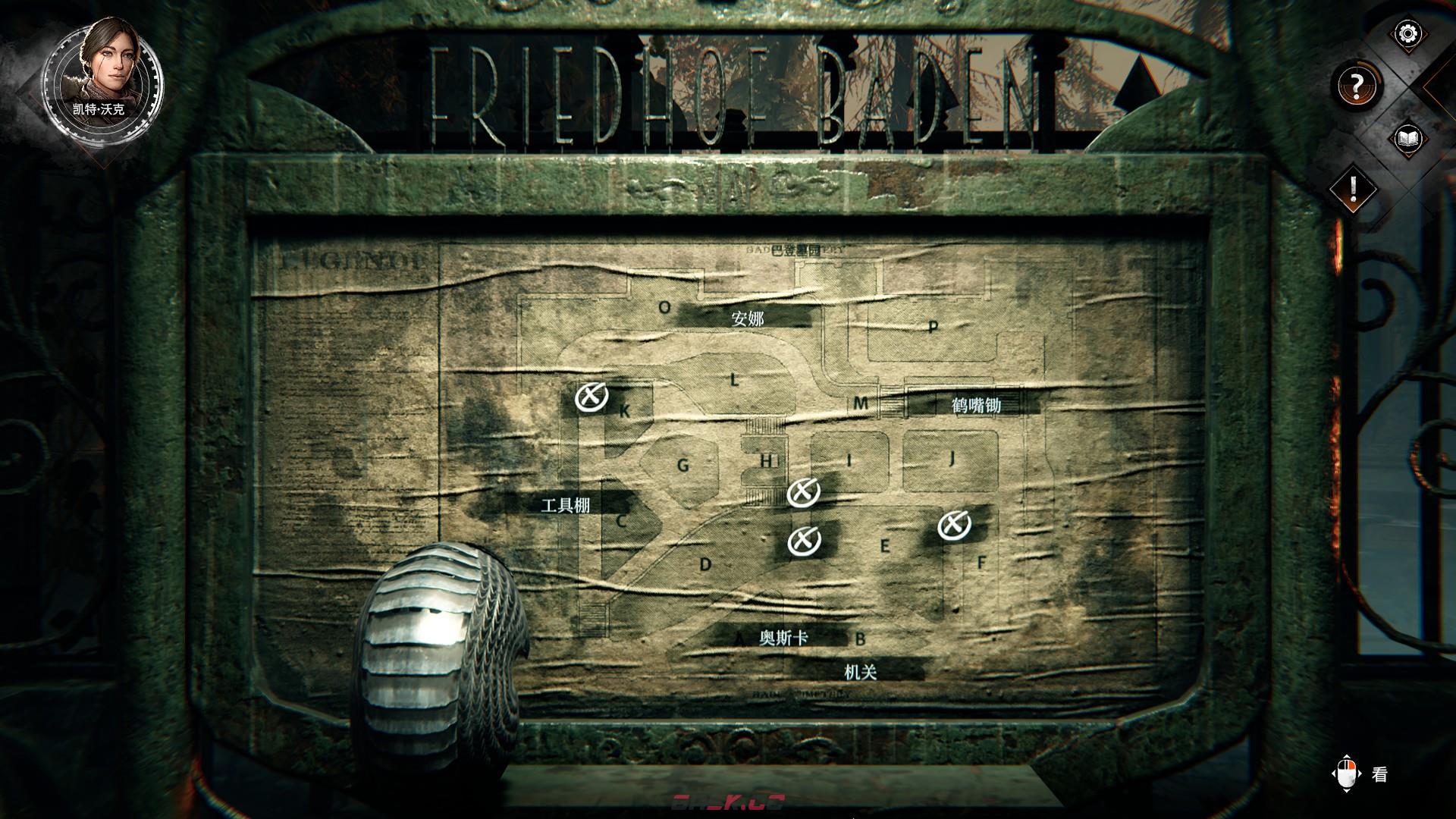Viewport: 1456px width, 819px height.
Task: Select the Kate Walker character portrait
Action: 102,74
